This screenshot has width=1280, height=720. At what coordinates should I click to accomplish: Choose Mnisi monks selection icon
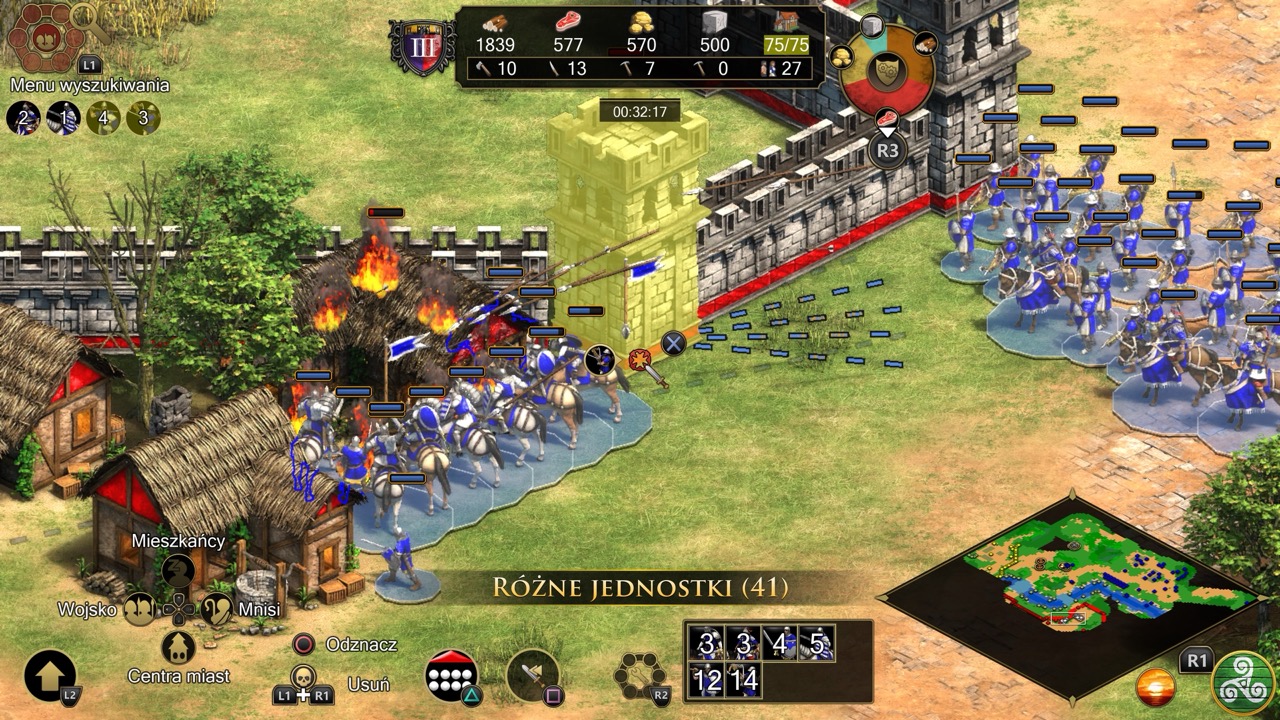217,608
